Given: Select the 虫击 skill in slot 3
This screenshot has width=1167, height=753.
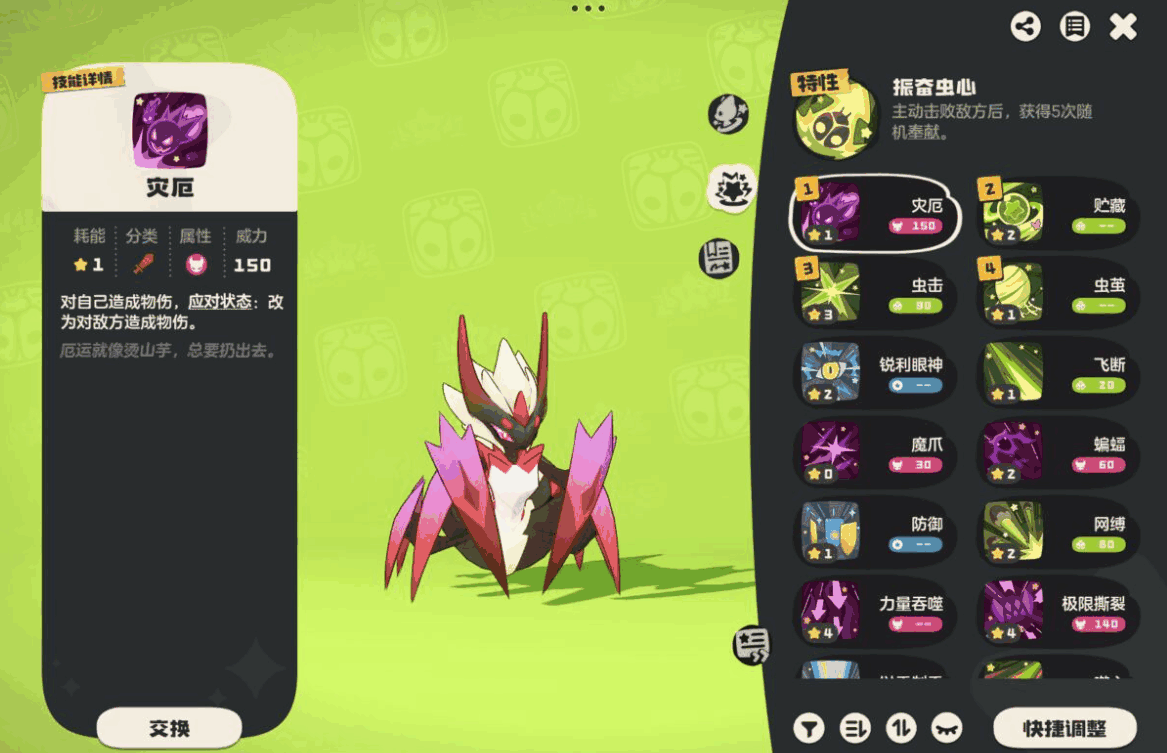Looking at the screenshot, I should pyautogui.click(x=875, y=293).
